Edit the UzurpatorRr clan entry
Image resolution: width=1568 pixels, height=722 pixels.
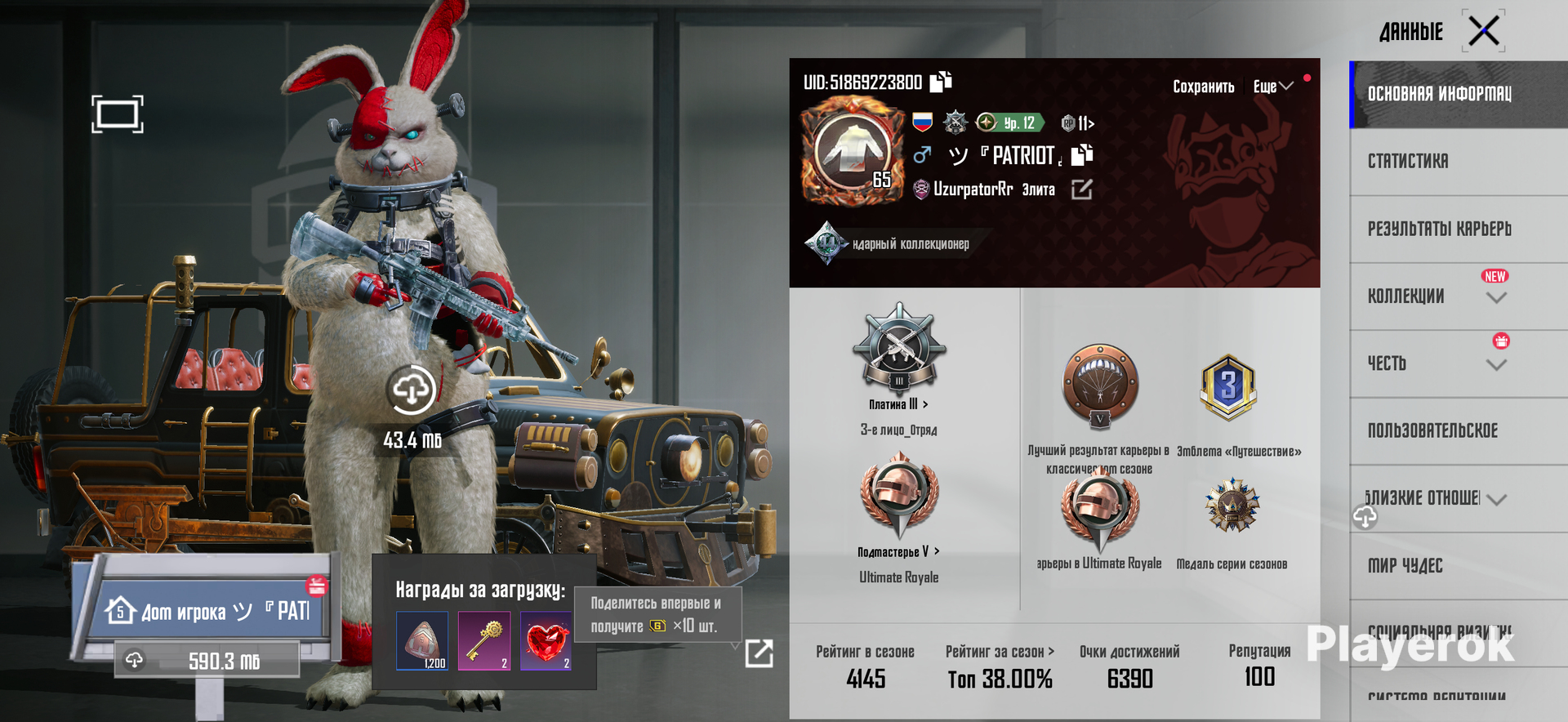click(x=1081, y=189)
